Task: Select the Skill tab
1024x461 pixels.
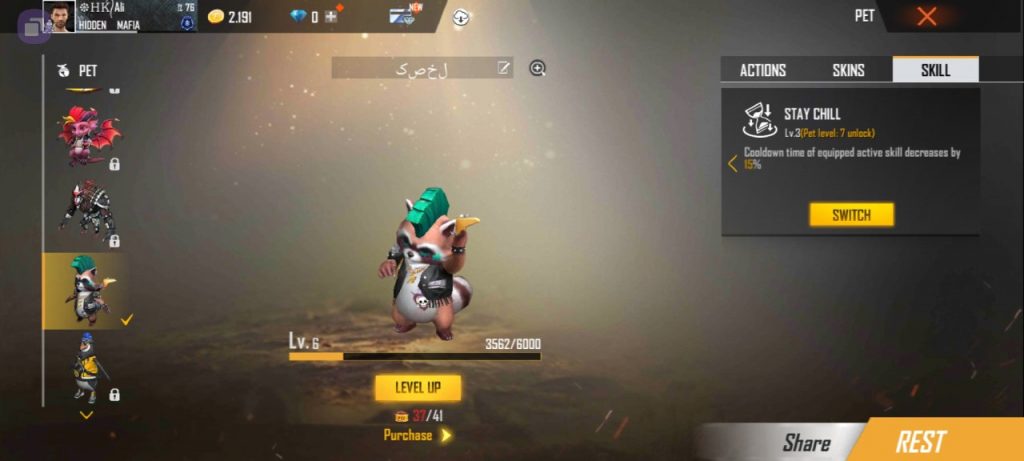Action: 935,70
